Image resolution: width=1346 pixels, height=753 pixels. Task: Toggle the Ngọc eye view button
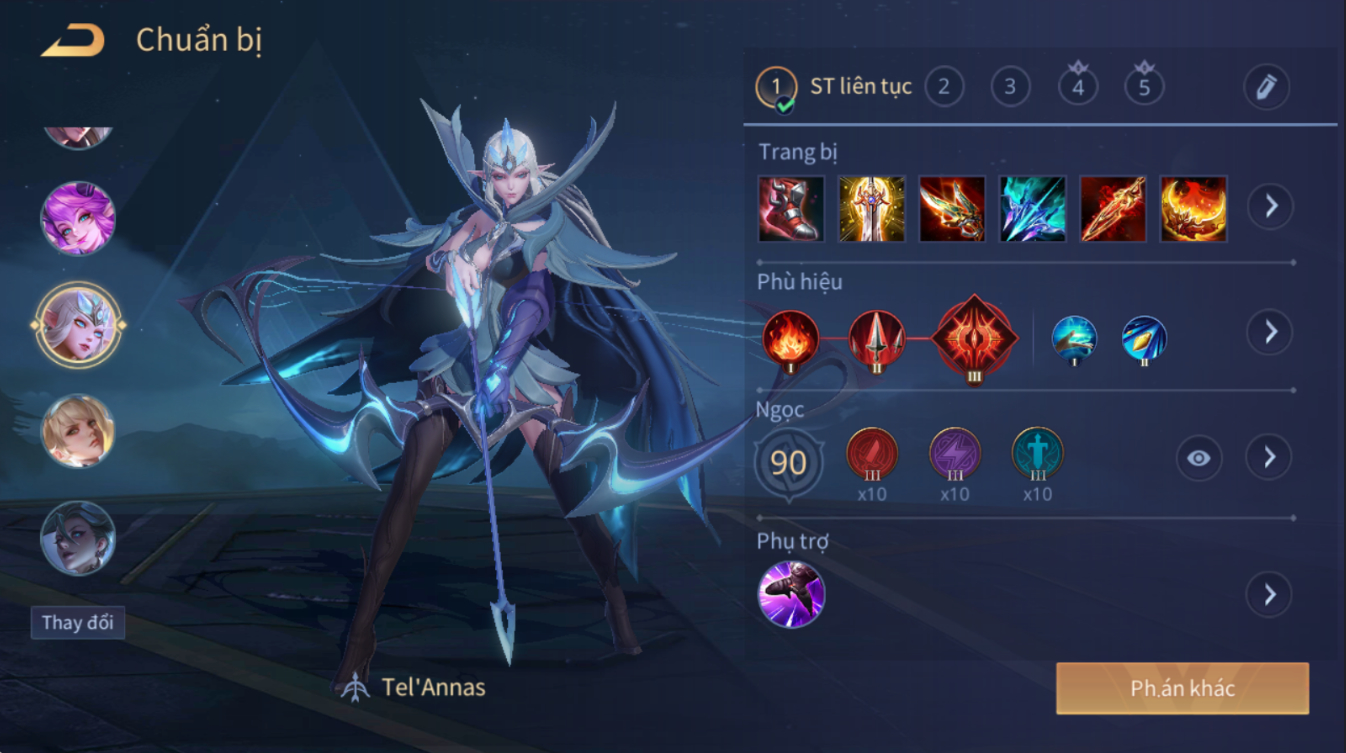pos(1198,458)
